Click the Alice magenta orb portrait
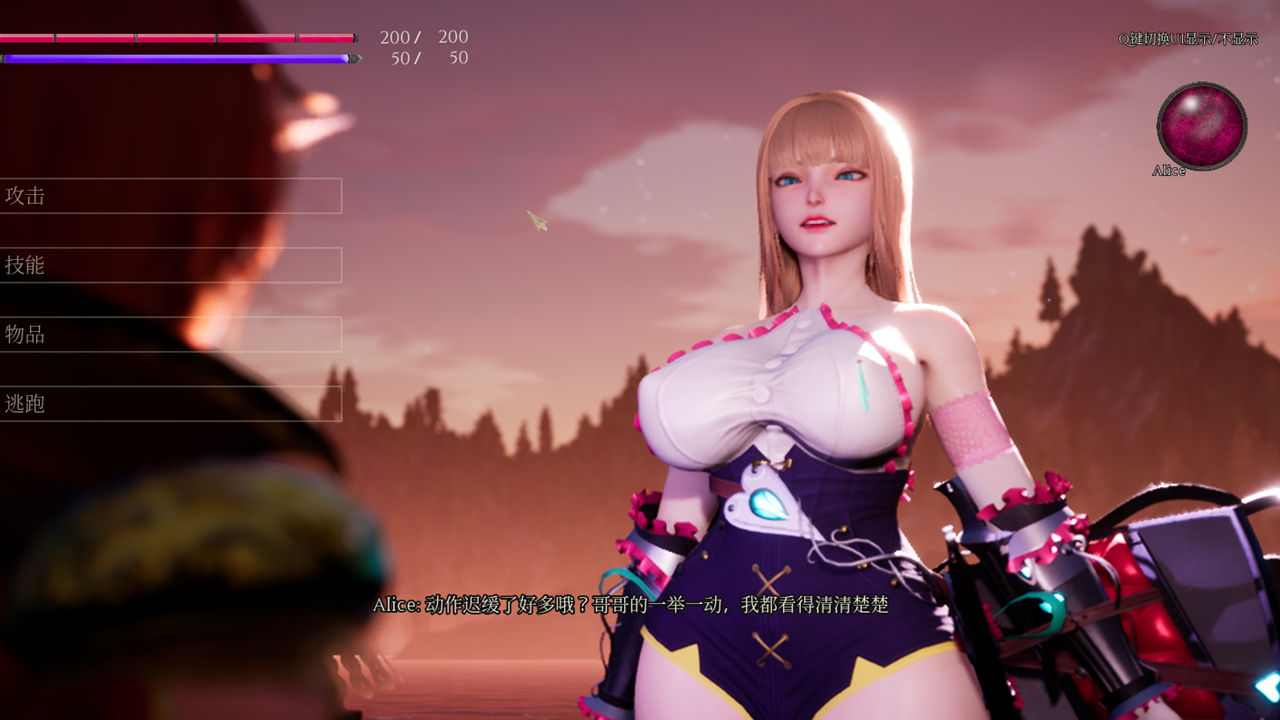This screenshot has height=720, width=1280. [1201, 126]
